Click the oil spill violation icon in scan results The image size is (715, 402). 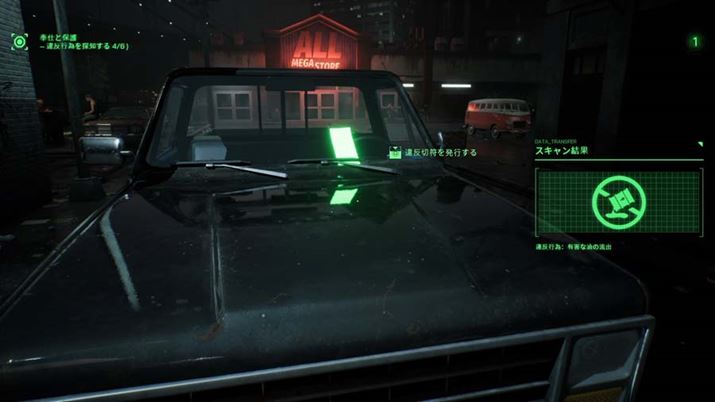[617, 201]
